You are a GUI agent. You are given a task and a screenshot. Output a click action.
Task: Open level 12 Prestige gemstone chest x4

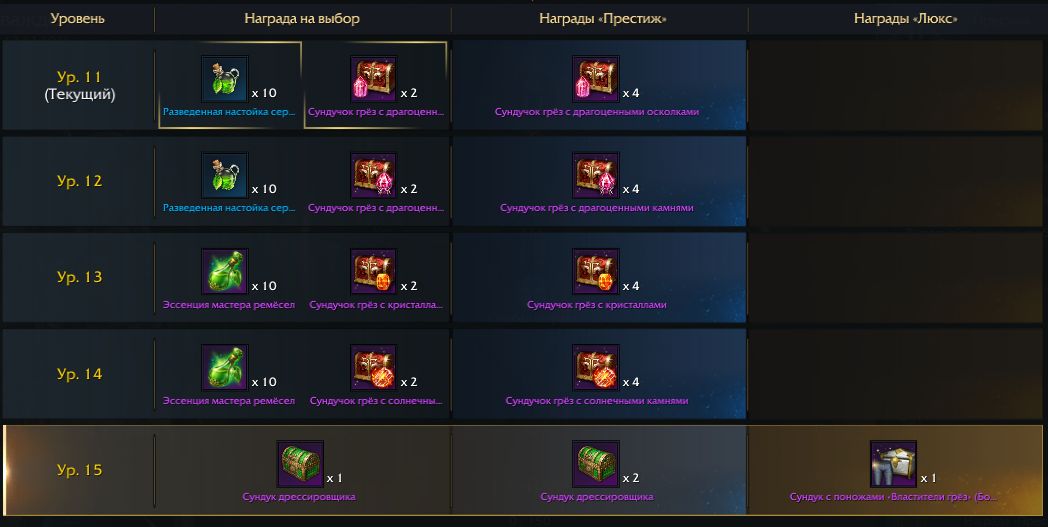596,176
